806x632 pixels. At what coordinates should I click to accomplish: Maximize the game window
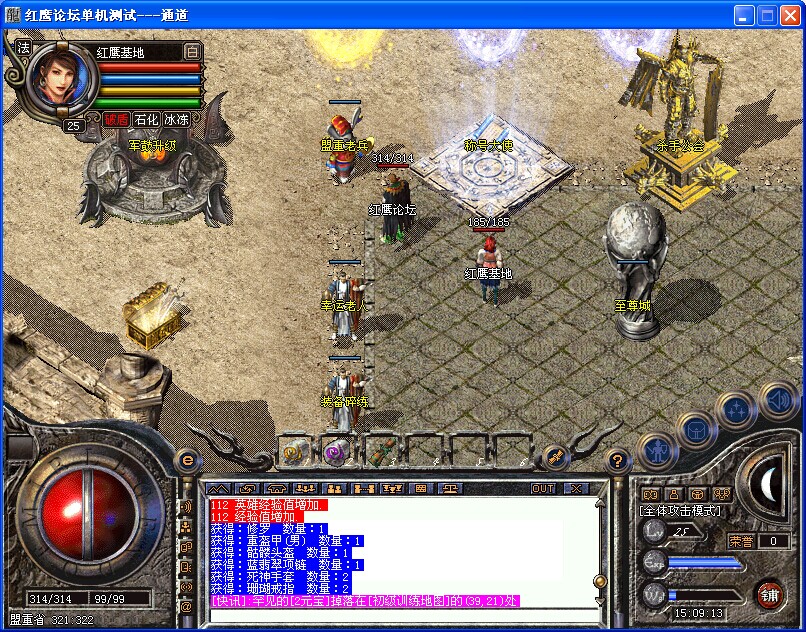coord(767,15)
